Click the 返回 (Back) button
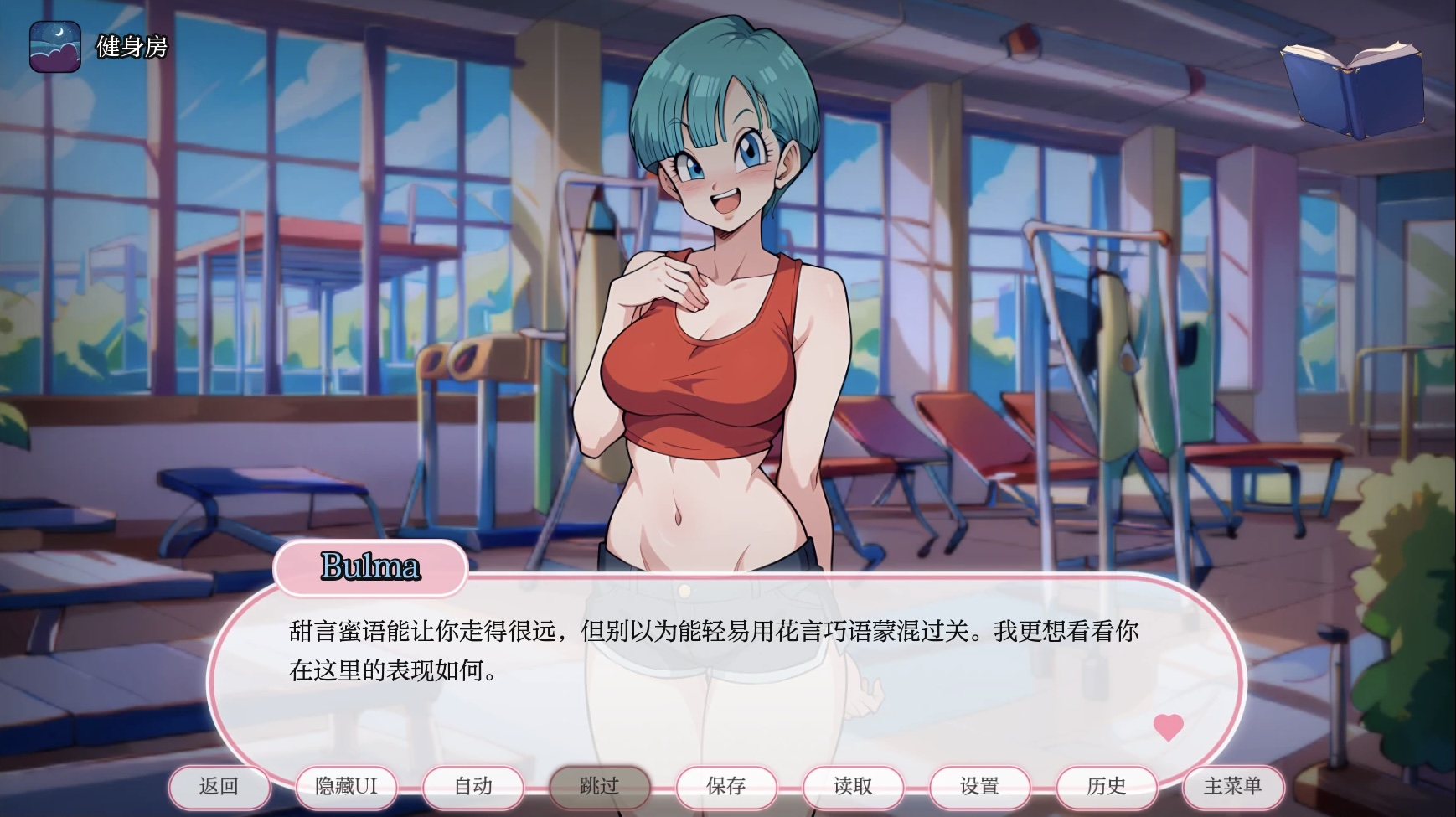 (x=219, y=786)
